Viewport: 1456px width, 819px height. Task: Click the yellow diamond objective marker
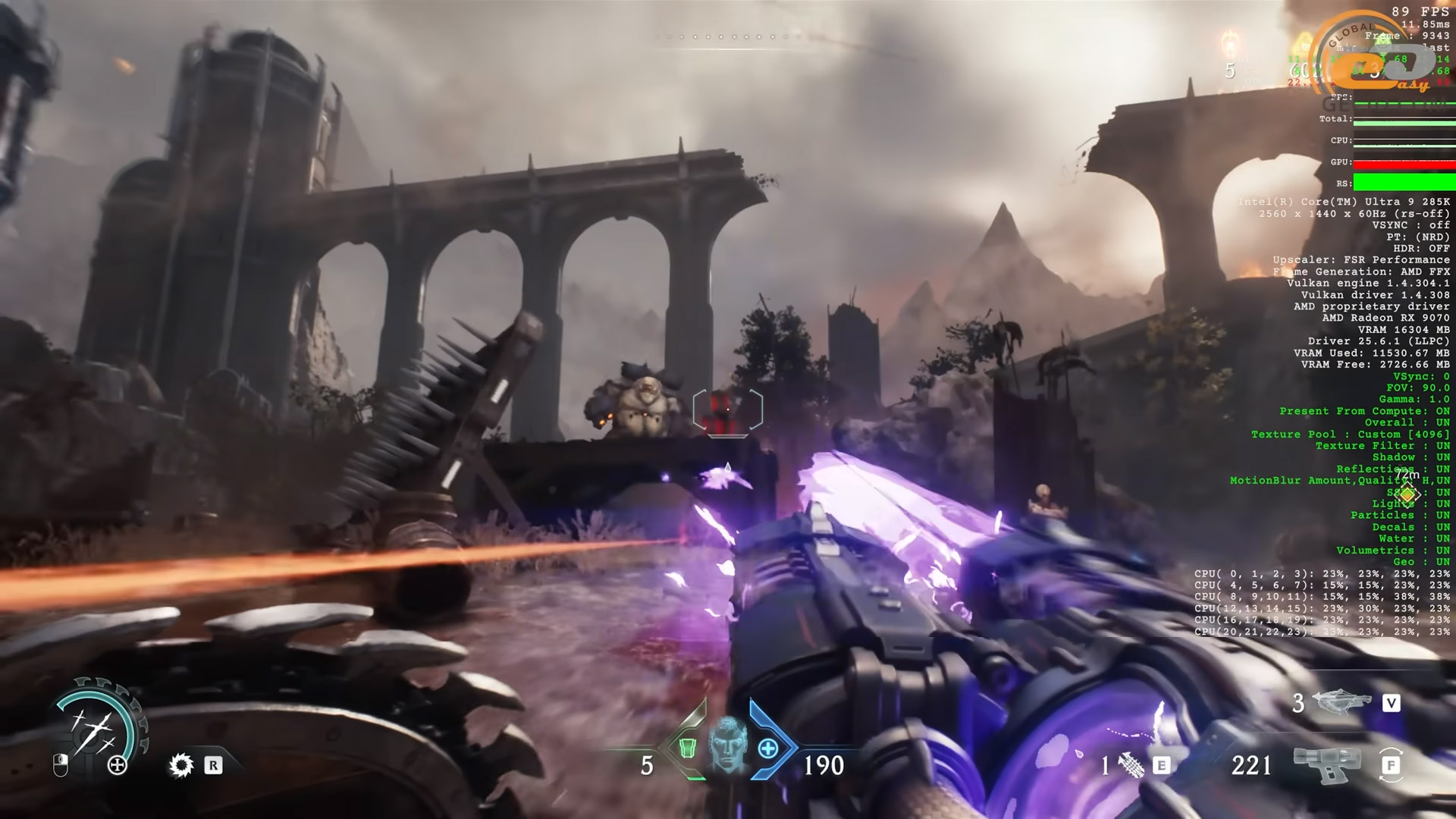click(1408, 495)
